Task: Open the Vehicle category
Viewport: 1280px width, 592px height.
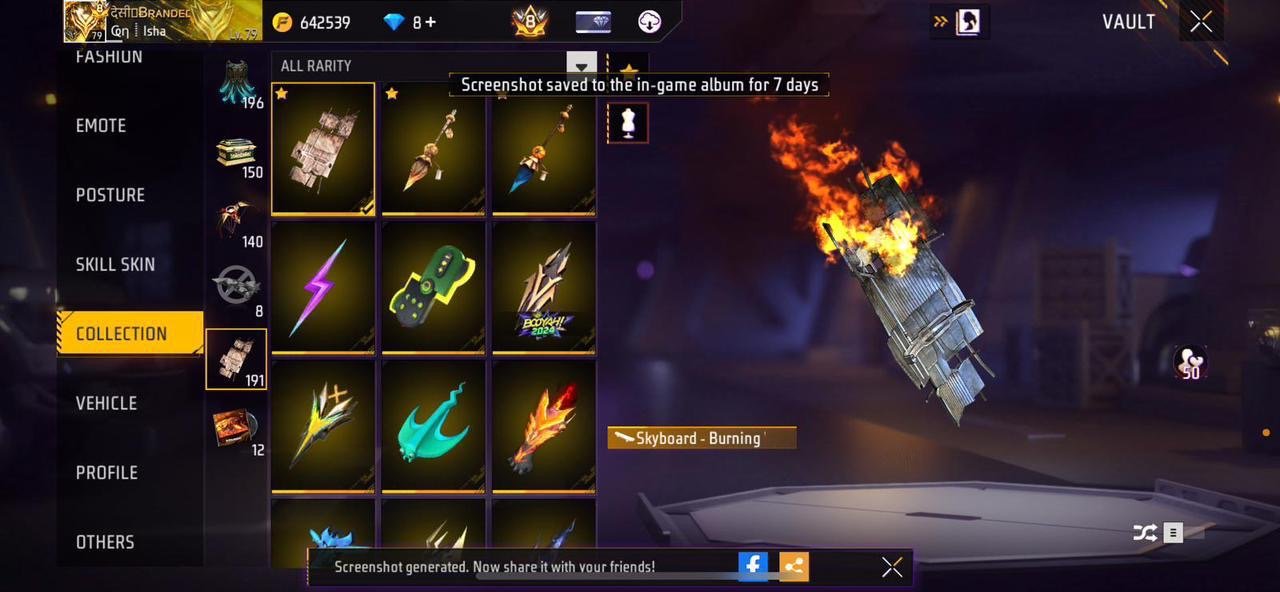Action: (x=106, y=403)
